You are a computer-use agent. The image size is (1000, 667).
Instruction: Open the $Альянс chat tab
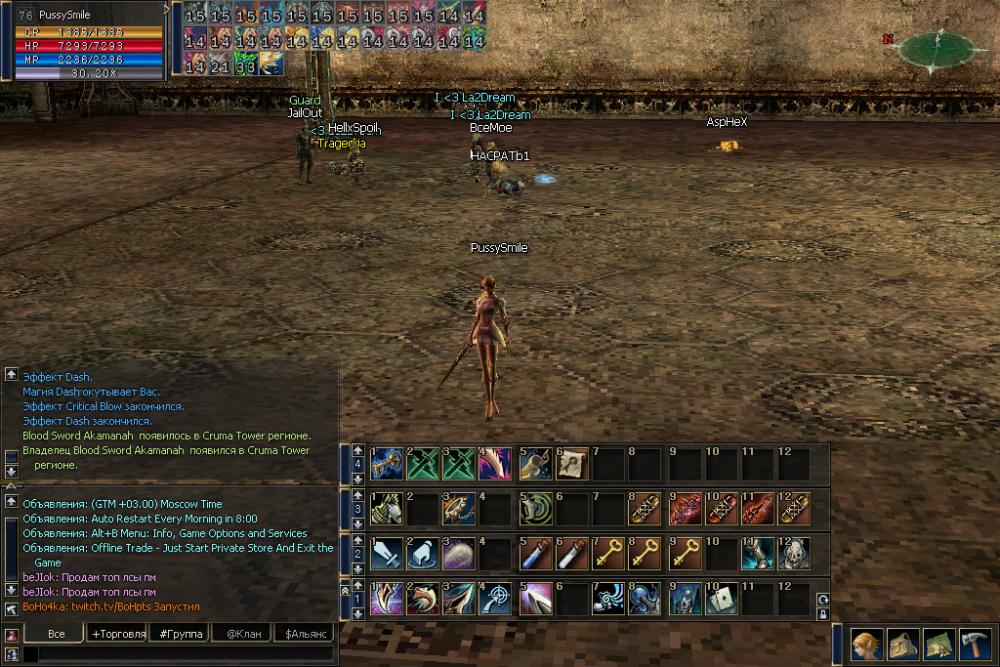(305, 634)
